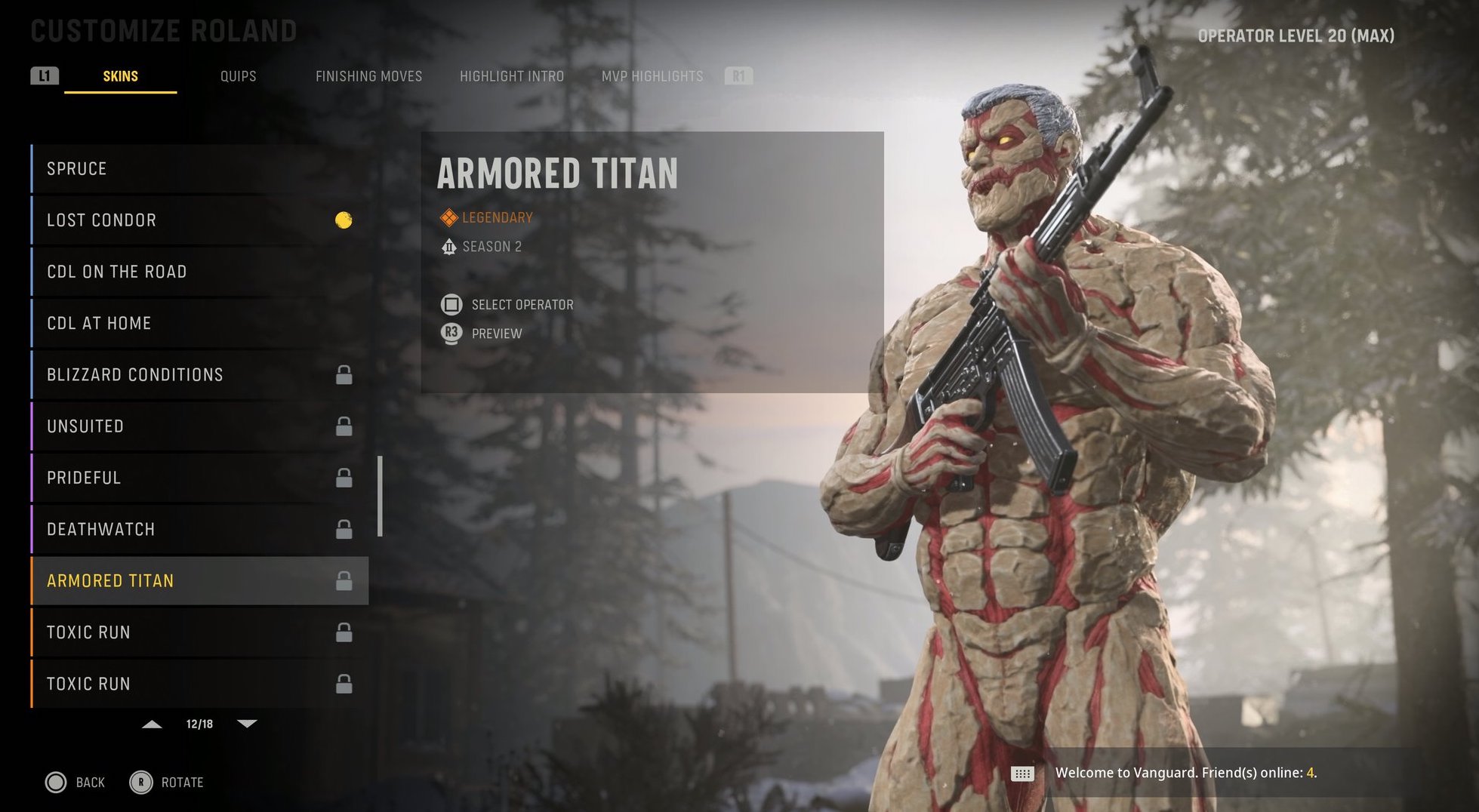Click the R3 Preview stick icon

pos(451,333)
